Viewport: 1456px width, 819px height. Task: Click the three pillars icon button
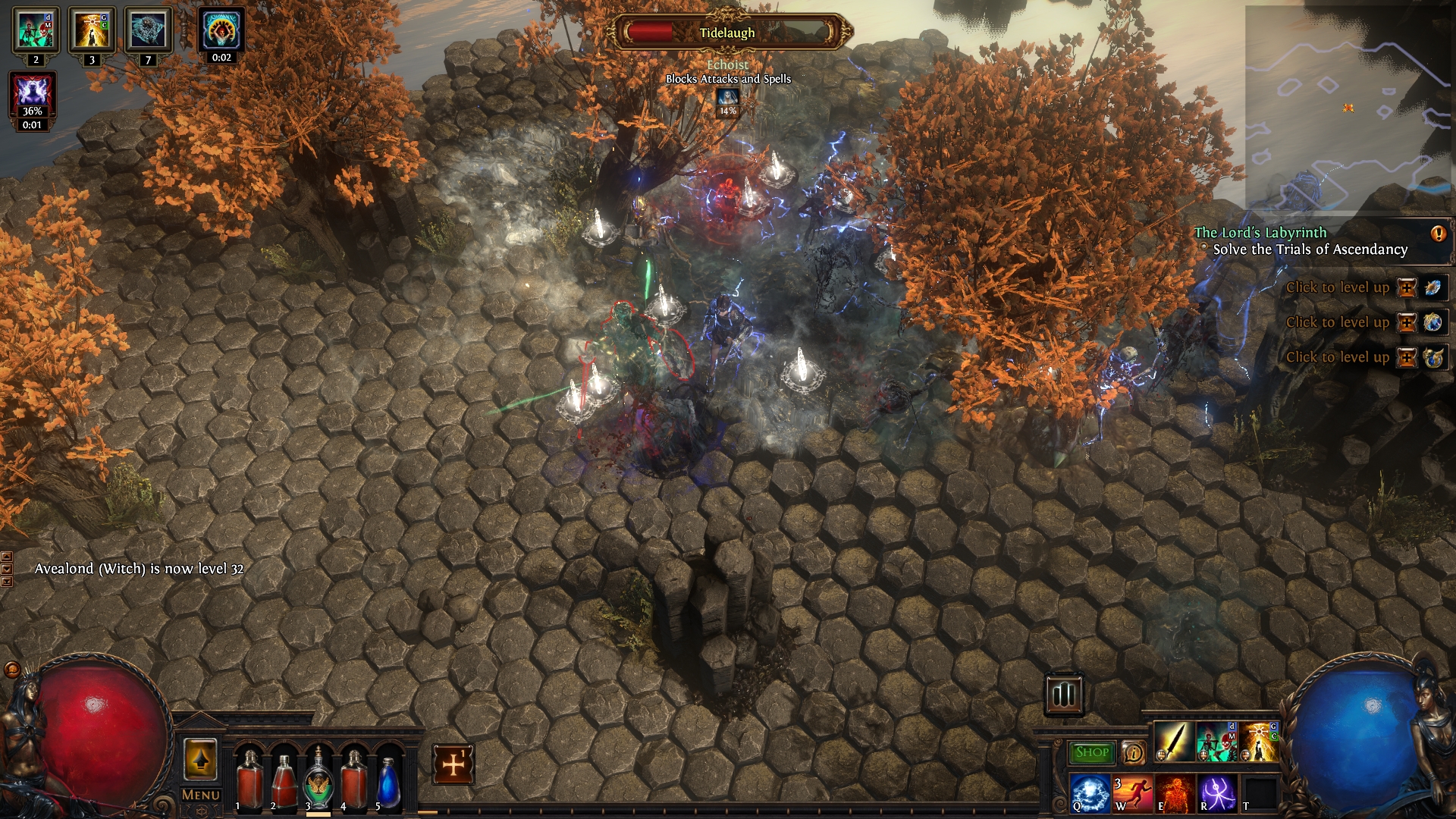1063,694
